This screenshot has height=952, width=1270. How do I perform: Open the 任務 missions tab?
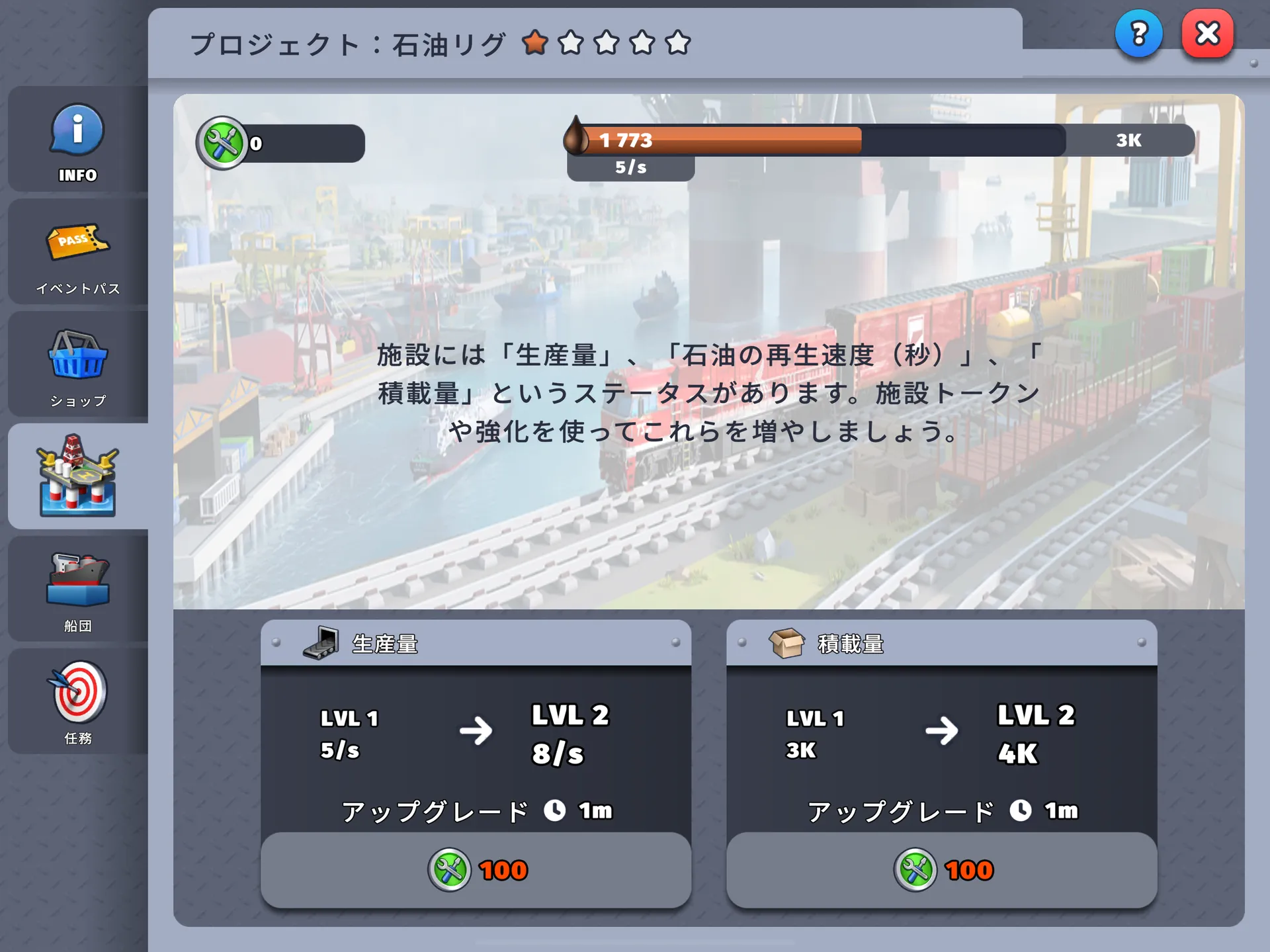[x=78, y=702]
